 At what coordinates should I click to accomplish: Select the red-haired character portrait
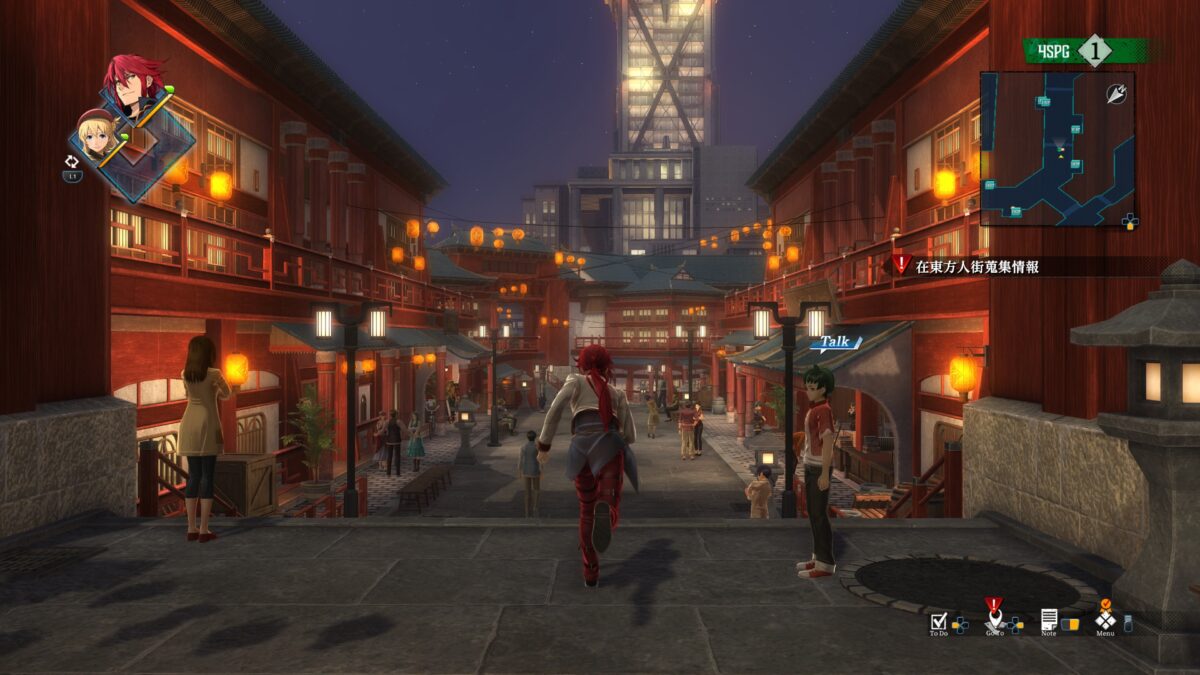pyautogui.click(x=136, y=86)
